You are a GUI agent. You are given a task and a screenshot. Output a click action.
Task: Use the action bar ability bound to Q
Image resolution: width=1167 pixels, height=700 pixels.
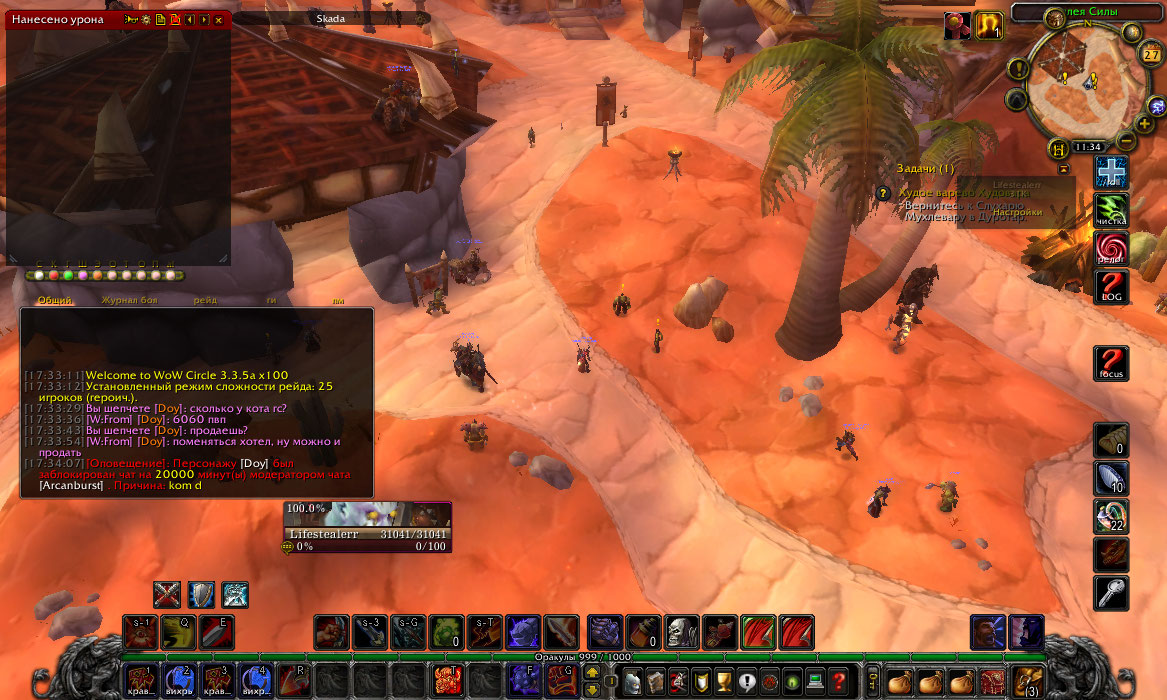(178, 632)
